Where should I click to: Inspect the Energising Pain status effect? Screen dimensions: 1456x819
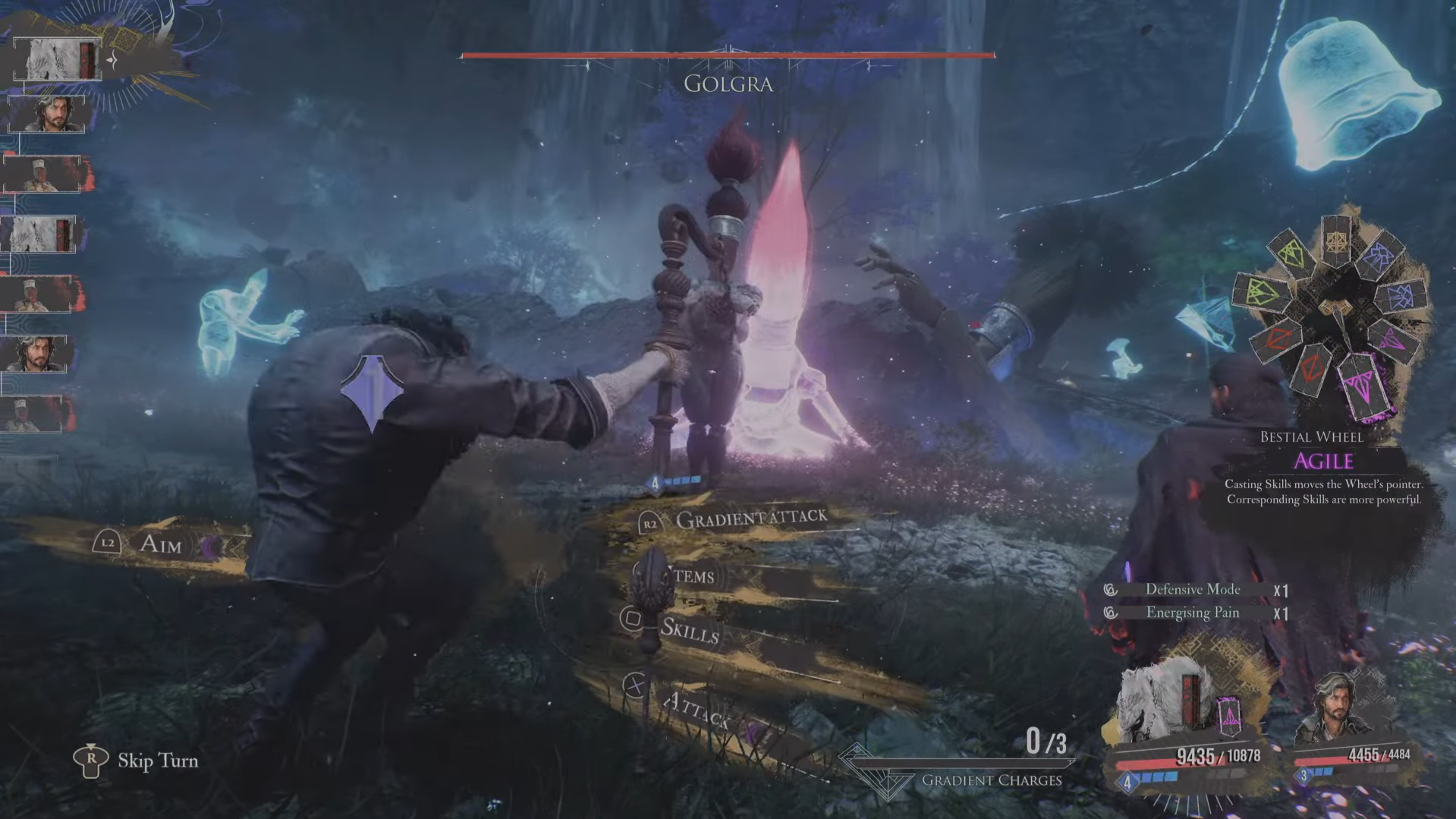1192,613
